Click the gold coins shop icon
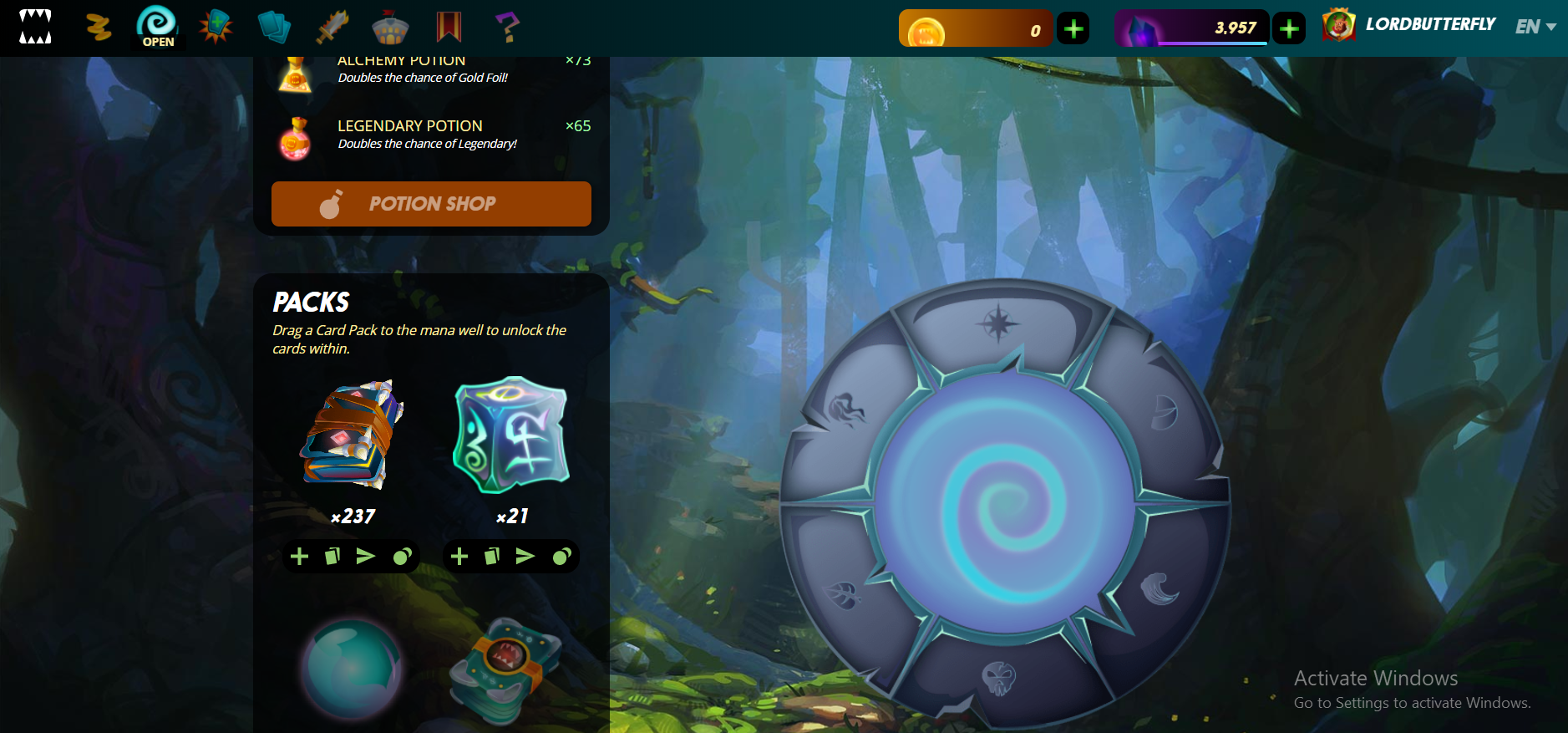Viewport: 1568px width, 733px height. 99,27
